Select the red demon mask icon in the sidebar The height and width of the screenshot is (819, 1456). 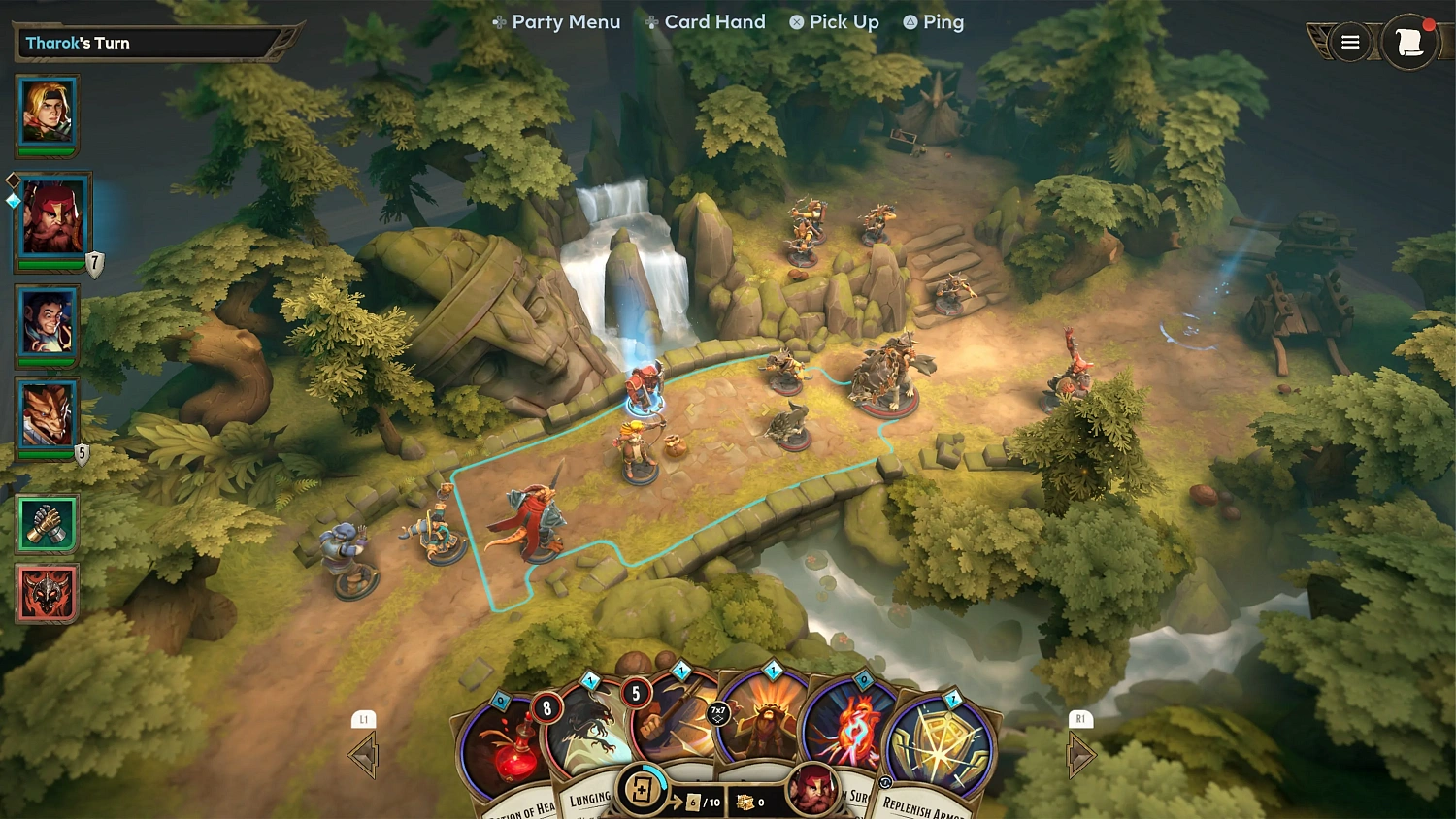(46, 592)
